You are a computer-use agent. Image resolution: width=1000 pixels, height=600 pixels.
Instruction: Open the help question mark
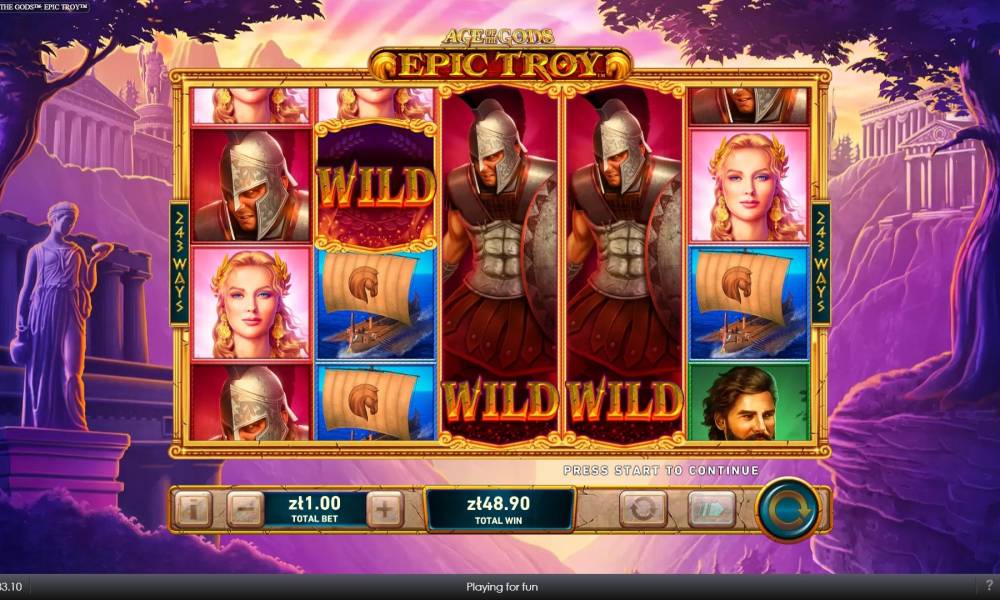tap(989, 585)
